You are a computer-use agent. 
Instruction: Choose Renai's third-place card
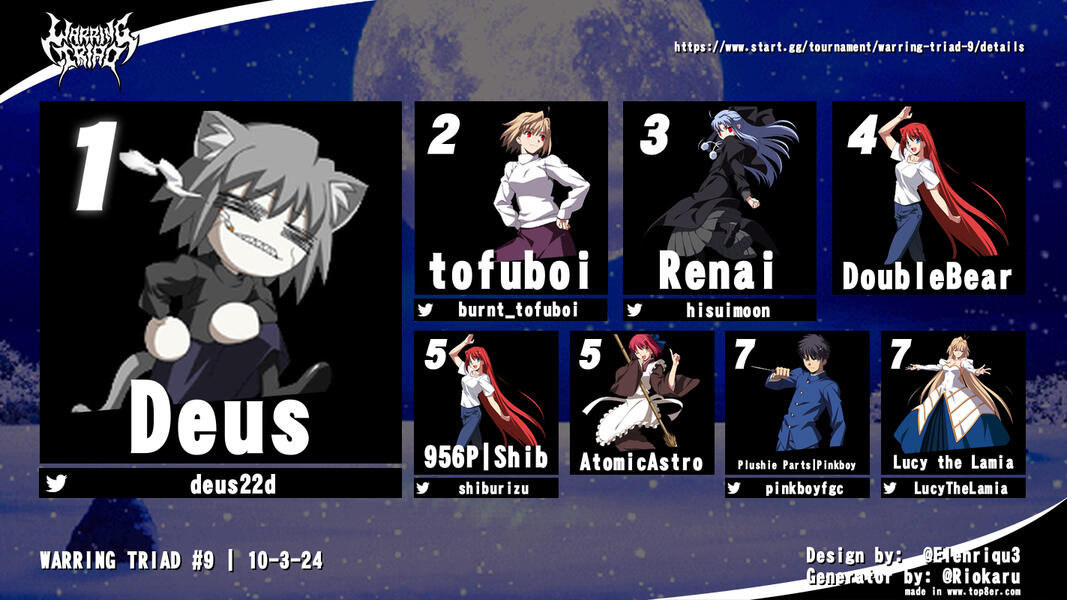[719, 198]
